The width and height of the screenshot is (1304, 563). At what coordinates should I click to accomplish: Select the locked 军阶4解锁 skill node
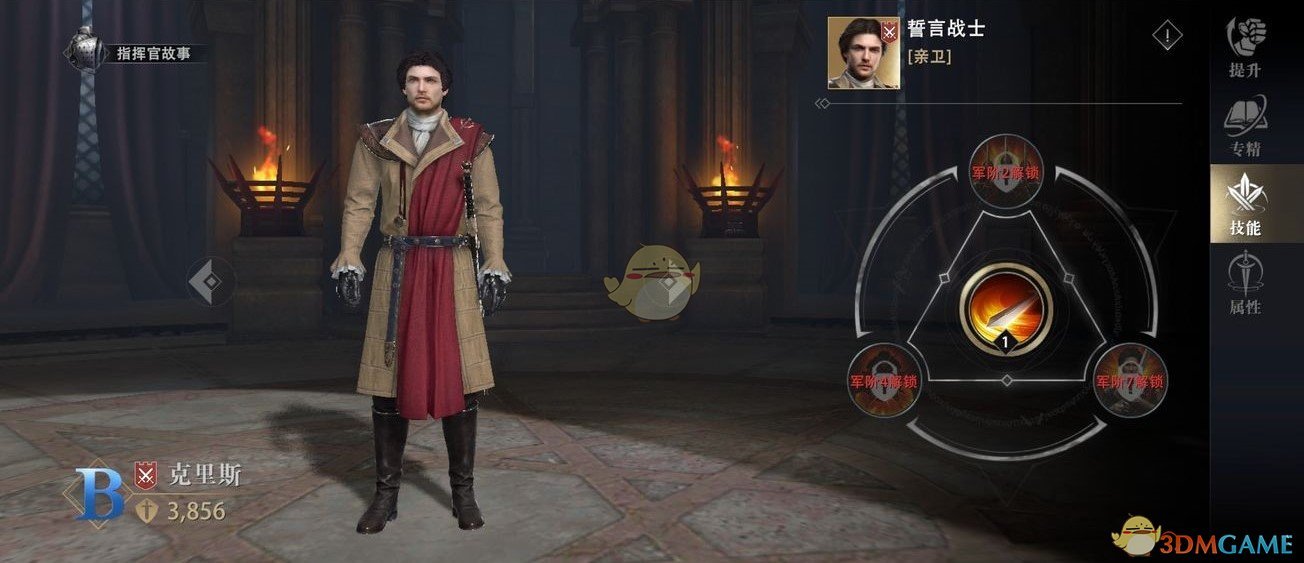coord(883,379)
